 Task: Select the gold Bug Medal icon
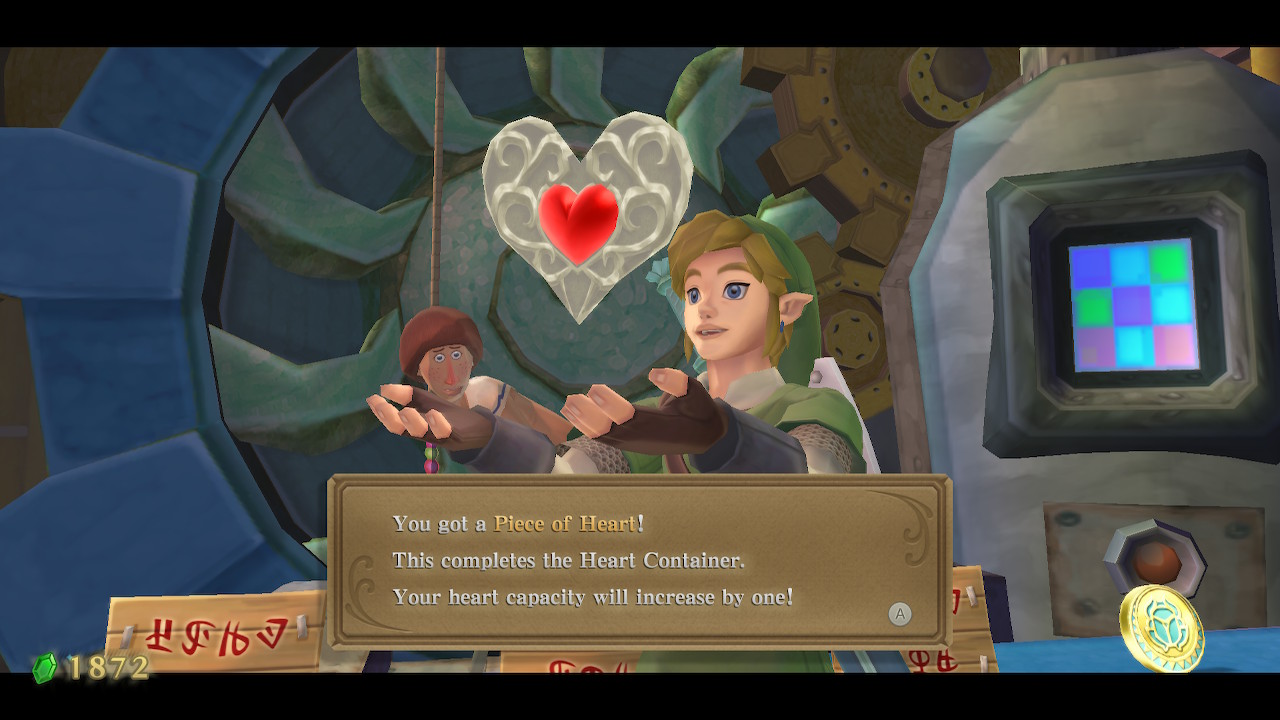[1162, 627]
